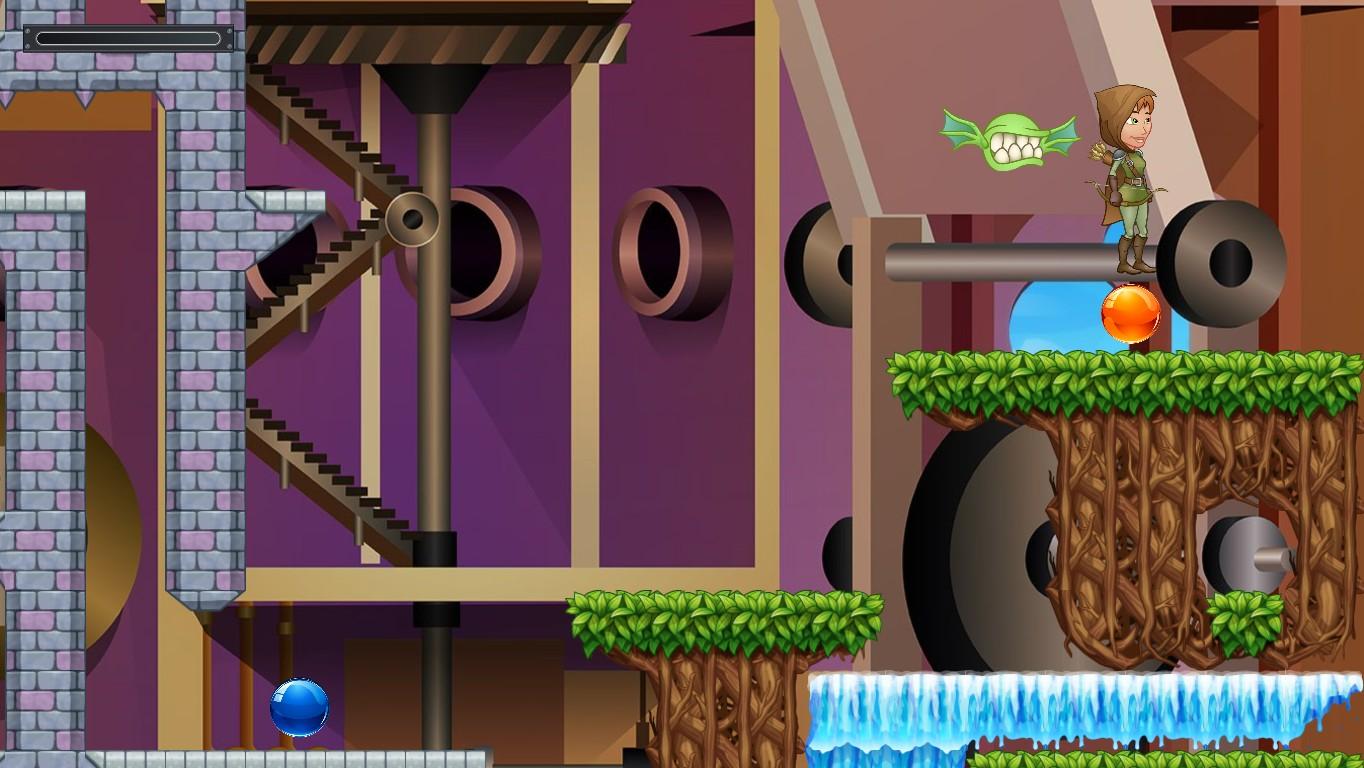Click the small gear on the central pole
The height and width of the screenshot is (768, 1364).
click(412, 218)
